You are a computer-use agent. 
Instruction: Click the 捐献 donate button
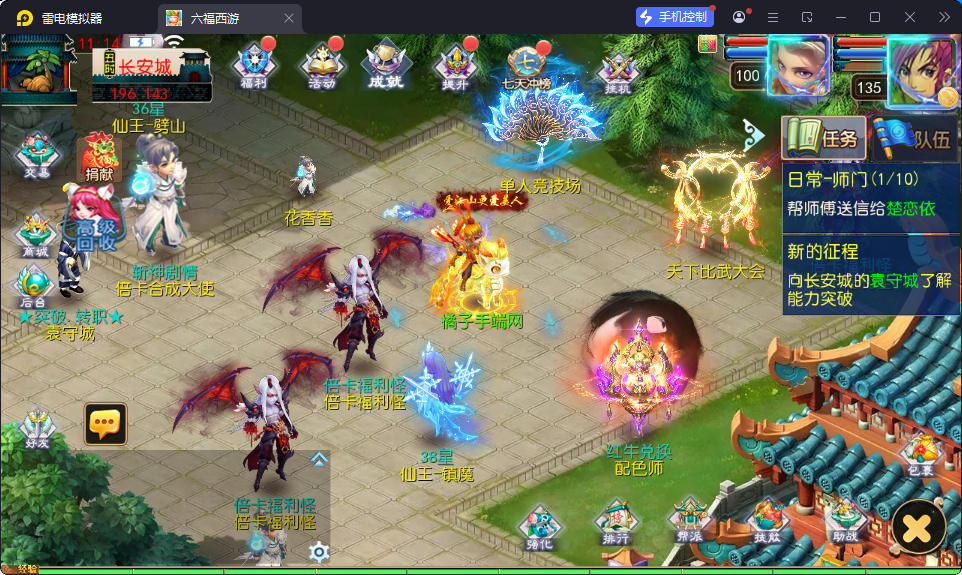coord(99,160)
